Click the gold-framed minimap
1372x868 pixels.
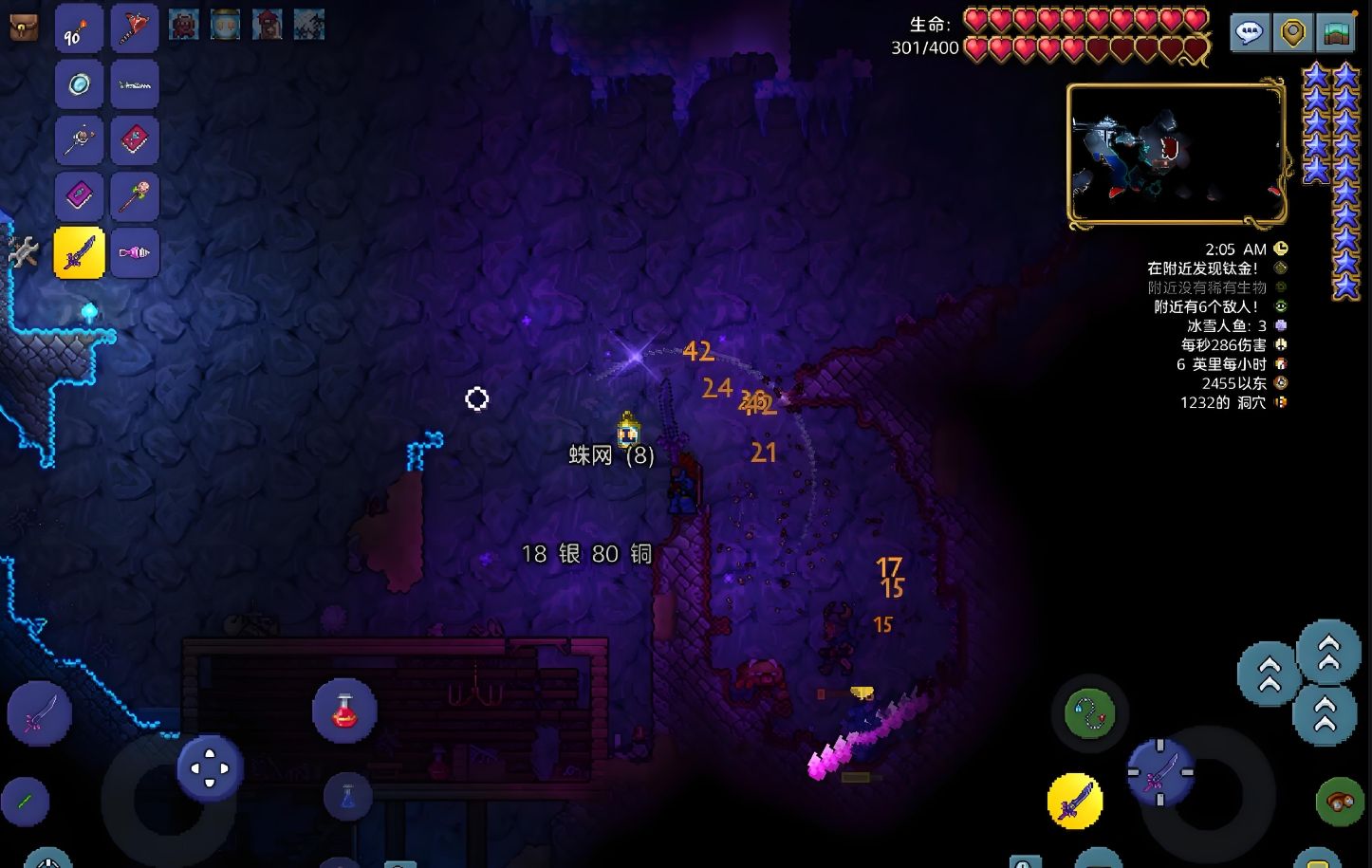click(1177, 156)
